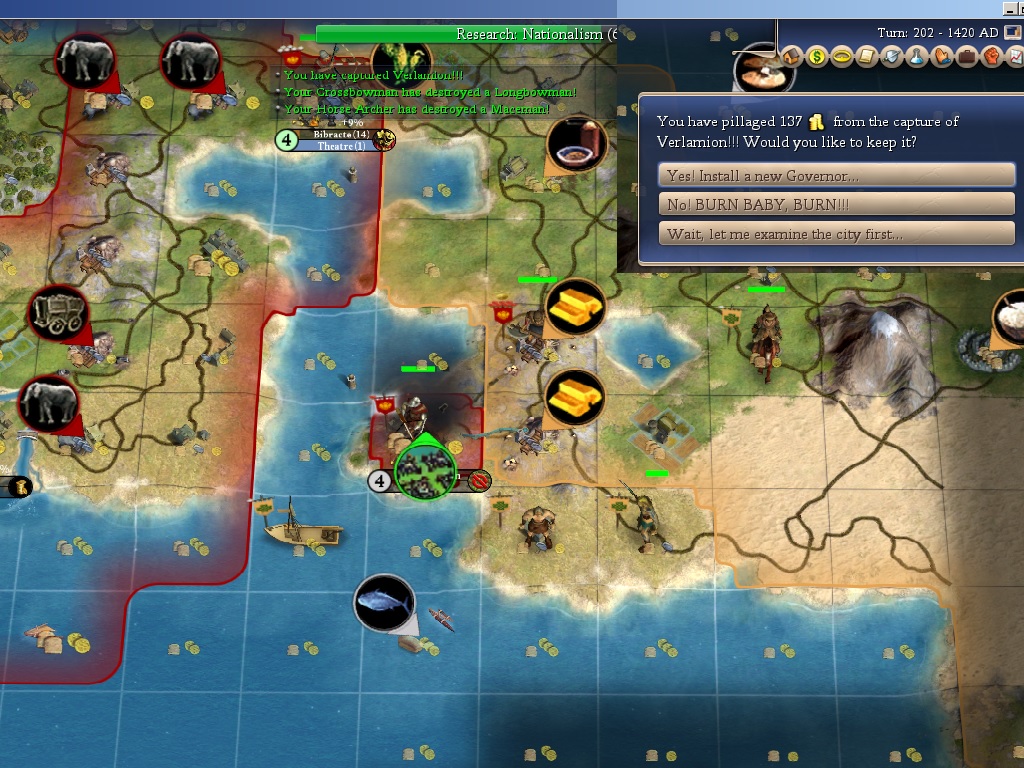Select 'No! BURN BABY, BURN!!!' option
Image resolution: width=1024 pixels, height=768 pixels.
(837, 204)
